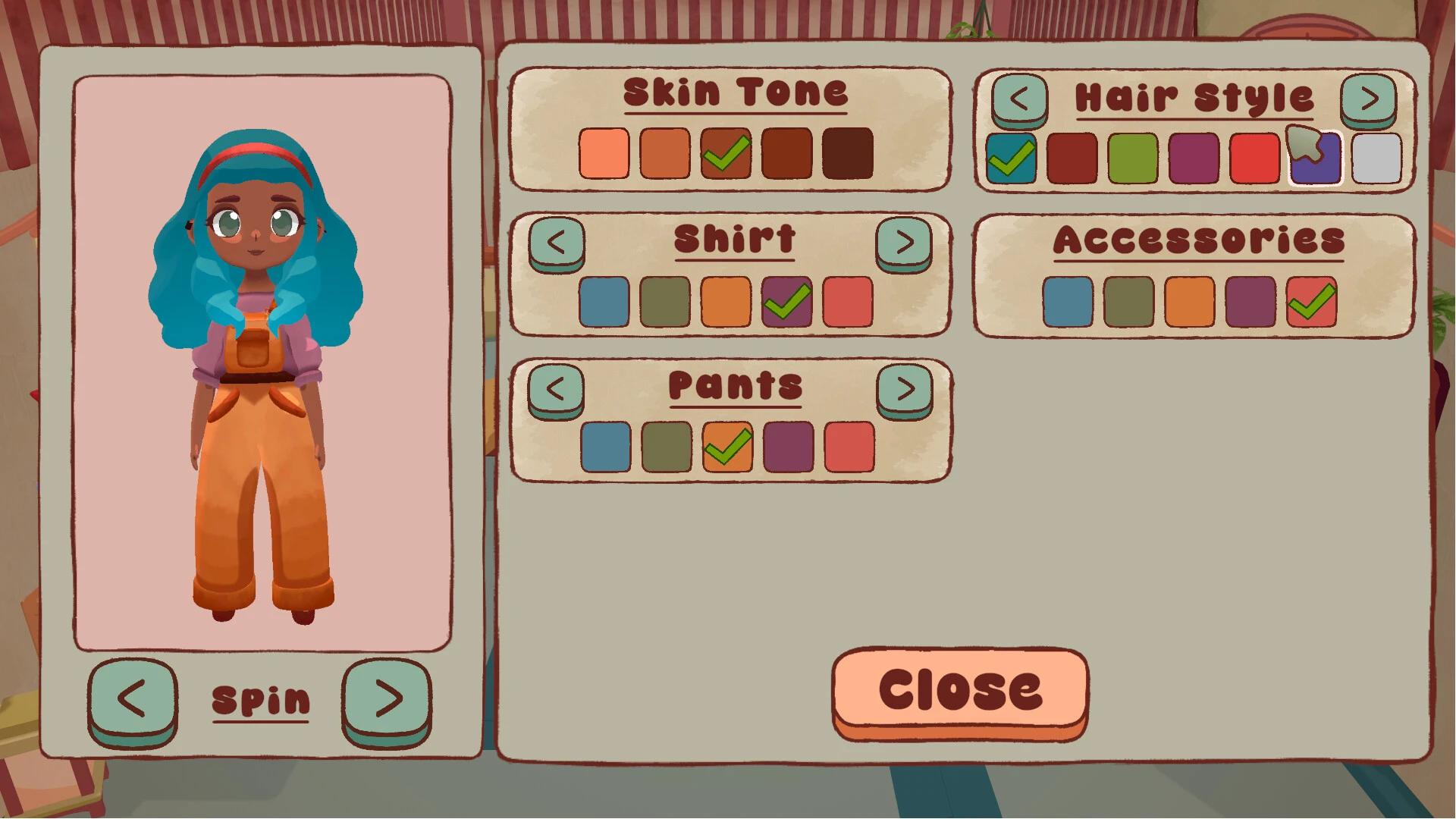Browse the next Hair Style
1456x819 pixels.
[1368, 99]
